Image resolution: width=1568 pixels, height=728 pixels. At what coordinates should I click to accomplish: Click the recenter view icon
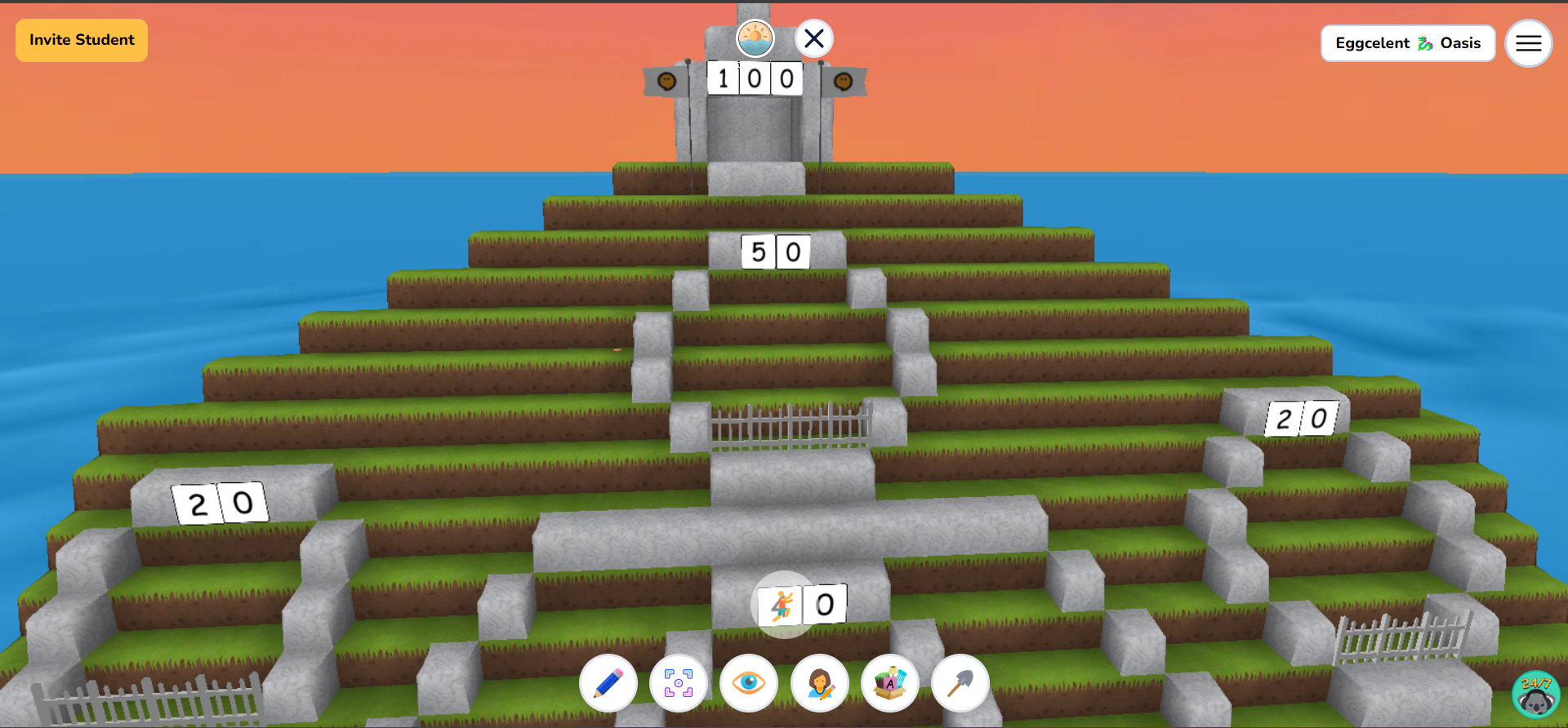click(x=679, y=684)
